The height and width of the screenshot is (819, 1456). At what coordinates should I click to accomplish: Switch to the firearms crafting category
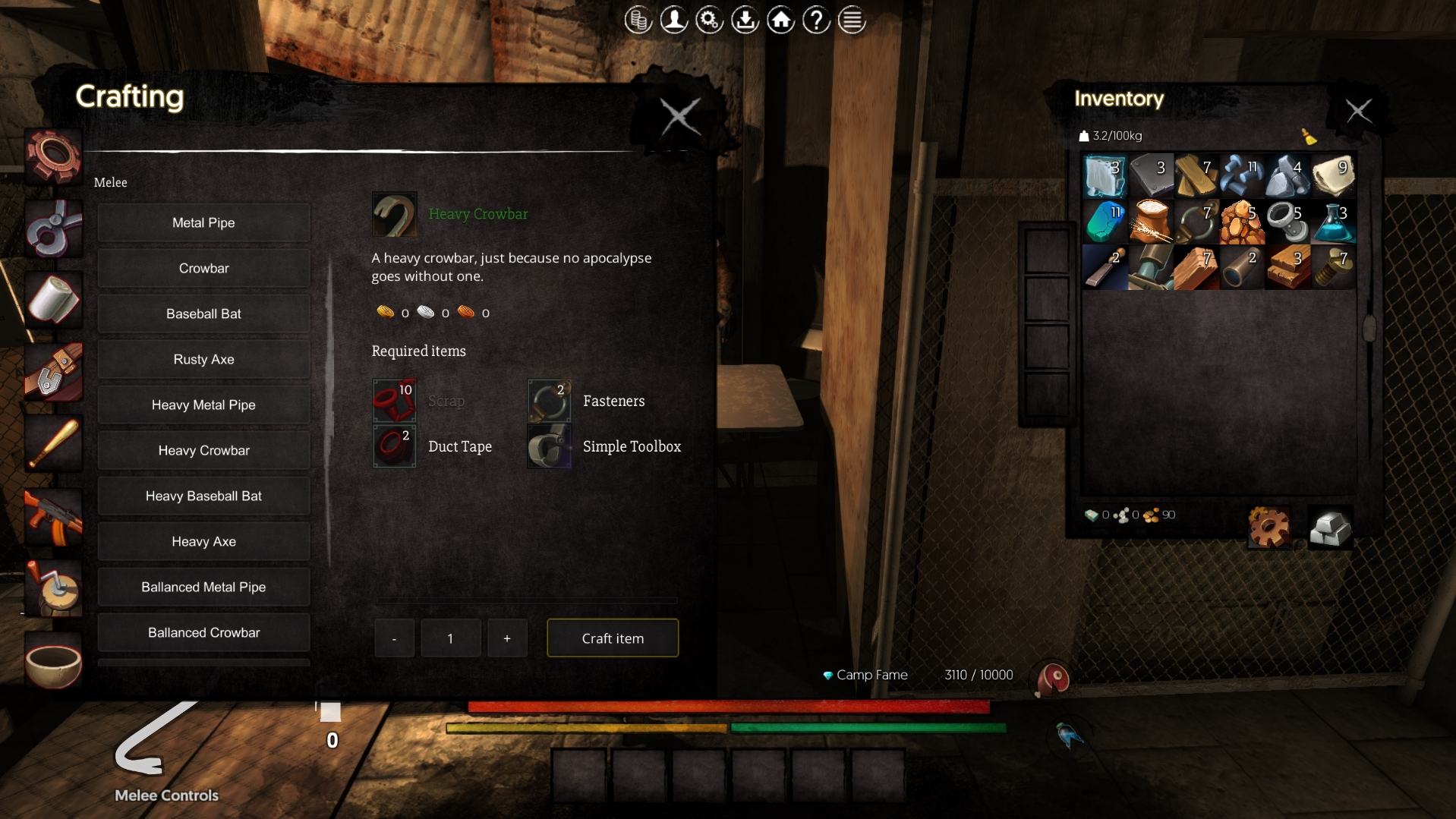pyautogui.click(x=53, y=517)
